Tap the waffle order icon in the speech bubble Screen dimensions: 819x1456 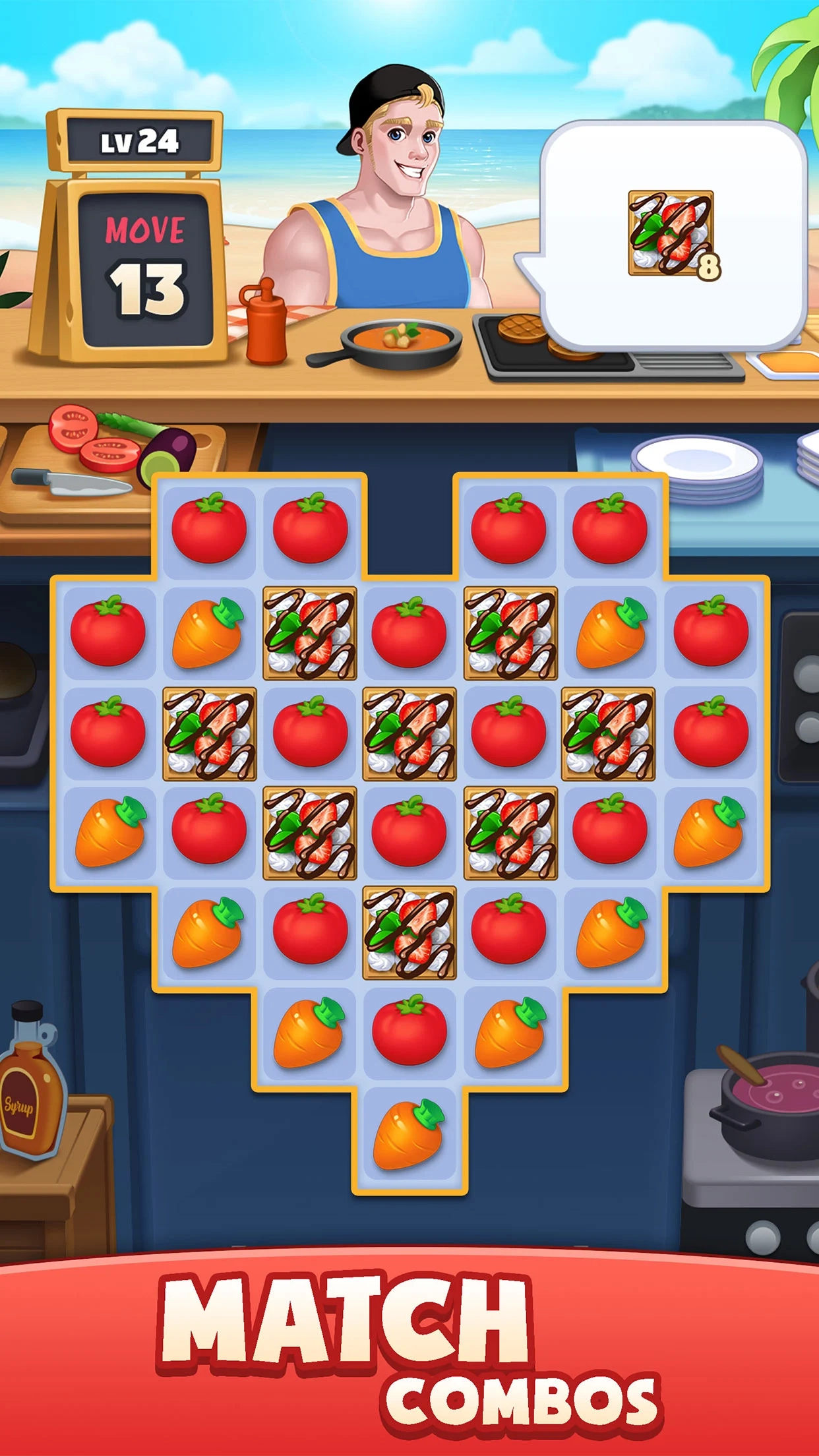(671, 233)
